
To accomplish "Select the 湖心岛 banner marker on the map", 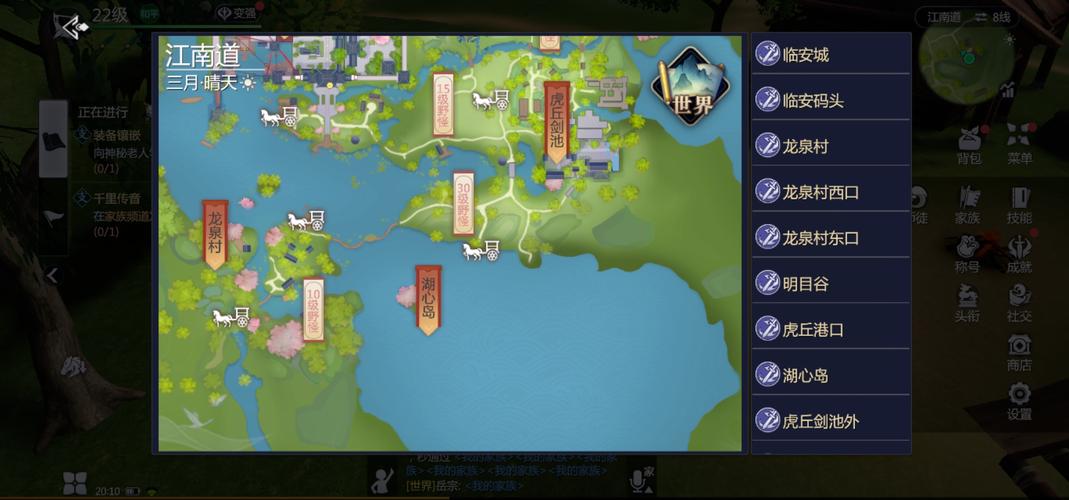I will [x=428, y=298].
